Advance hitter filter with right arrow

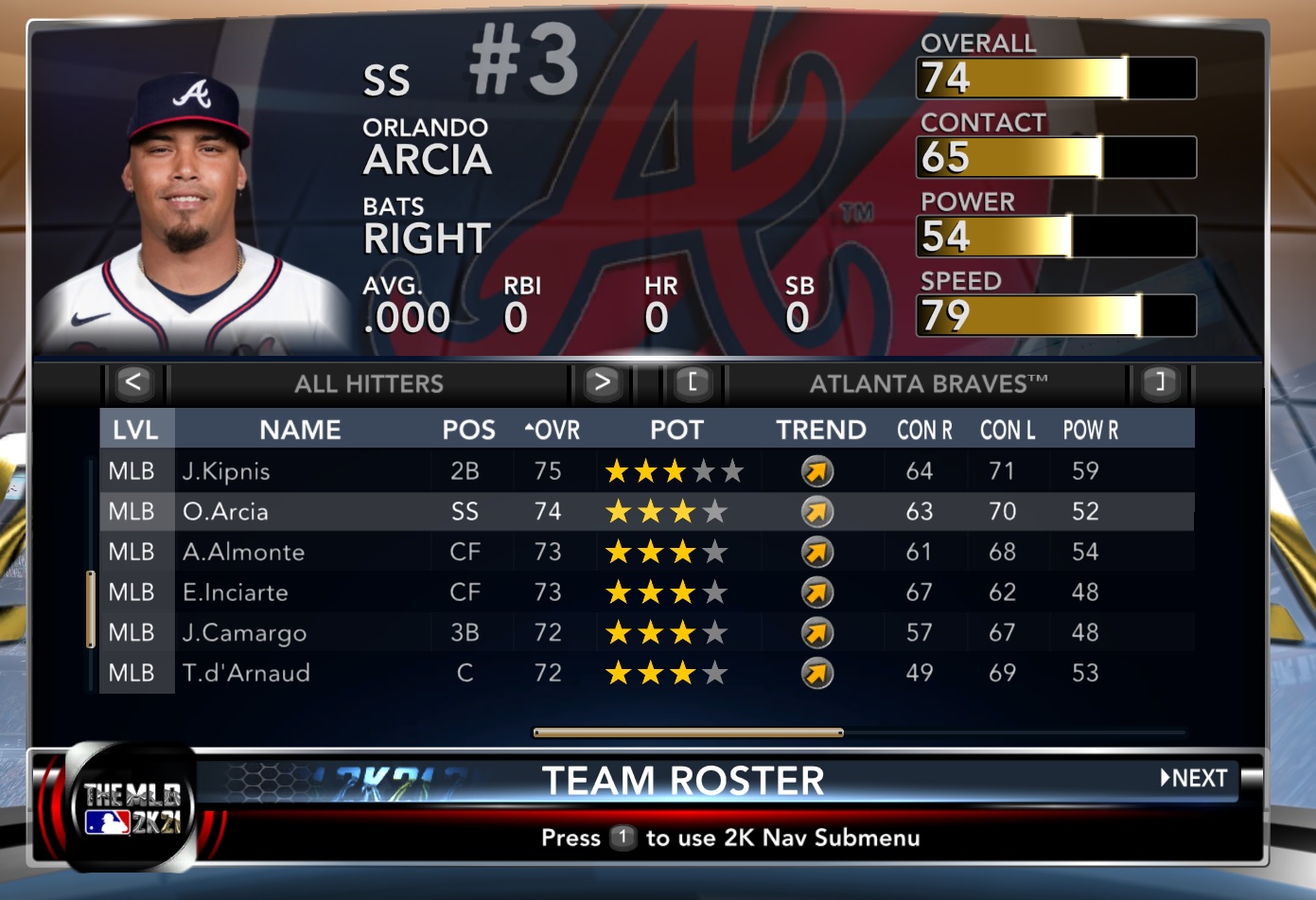[602, 383]
